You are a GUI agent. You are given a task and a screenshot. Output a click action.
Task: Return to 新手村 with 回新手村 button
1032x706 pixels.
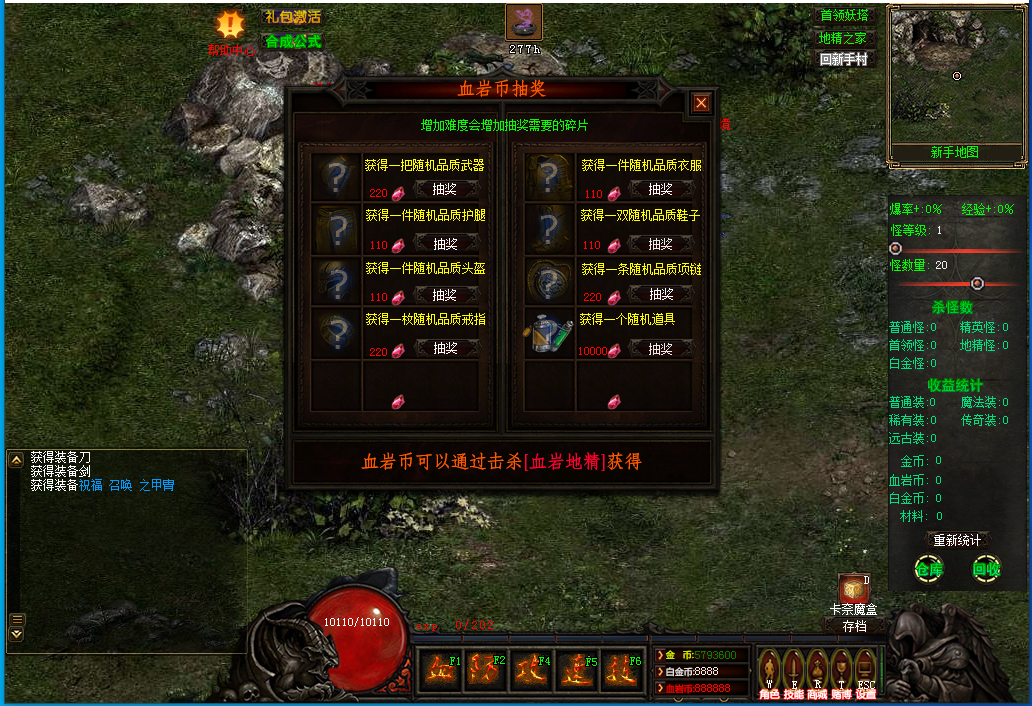click(x=843, y=59)
